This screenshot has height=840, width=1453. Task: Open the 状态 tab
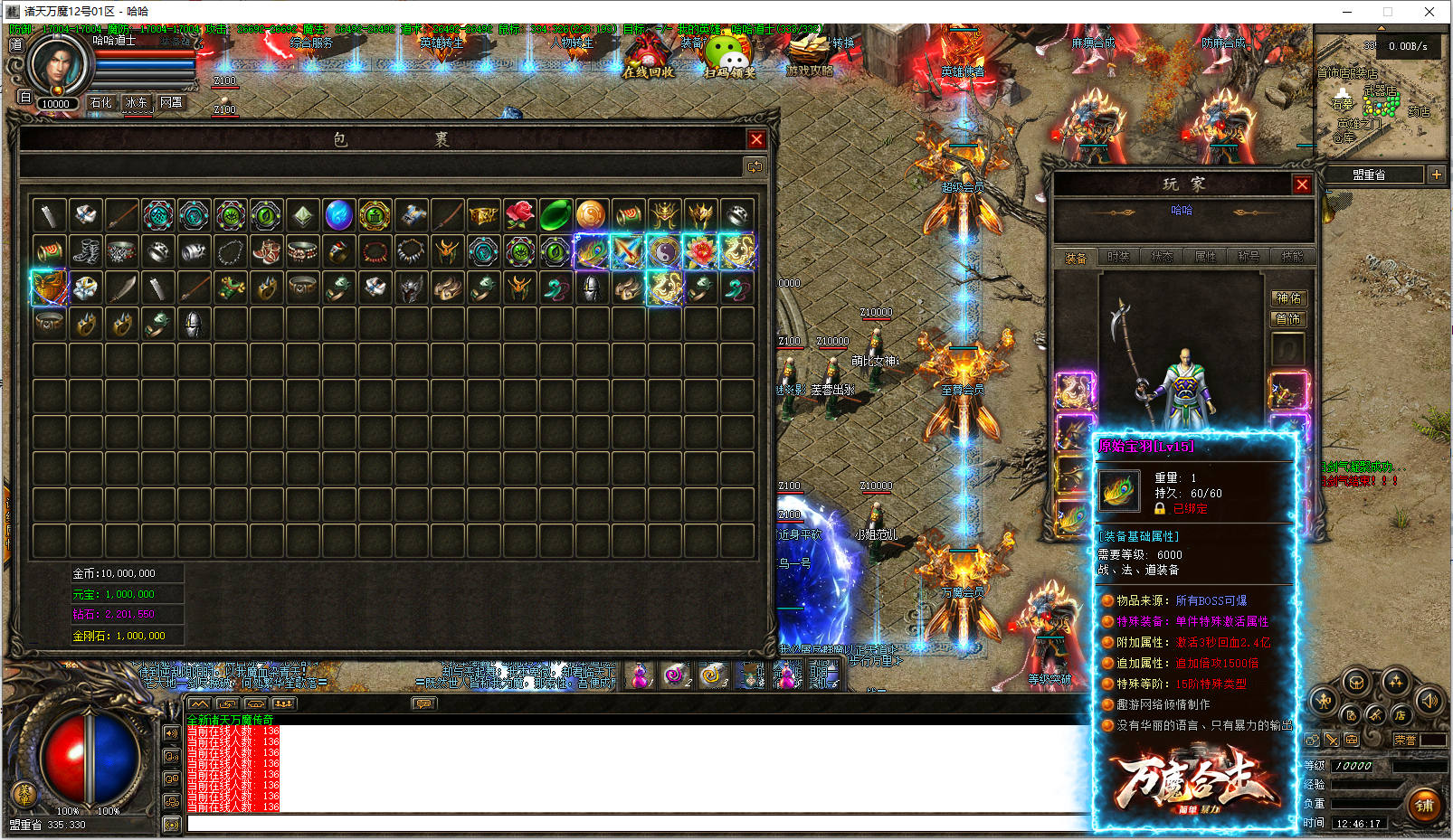1162,258
